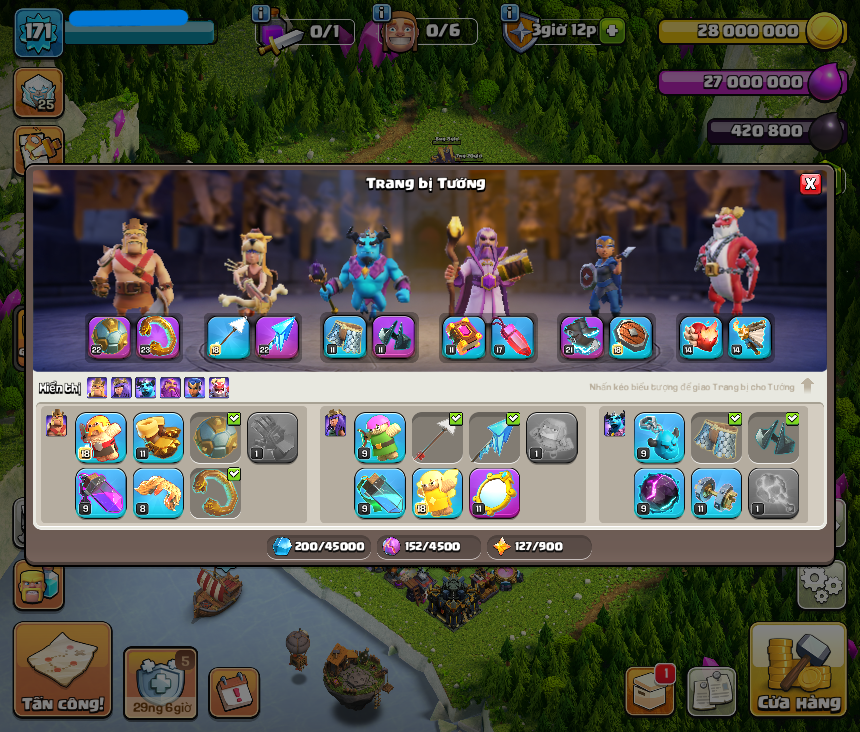Show Minion Prince in the filter row
The image size is (860, 732).
point(146,388)
